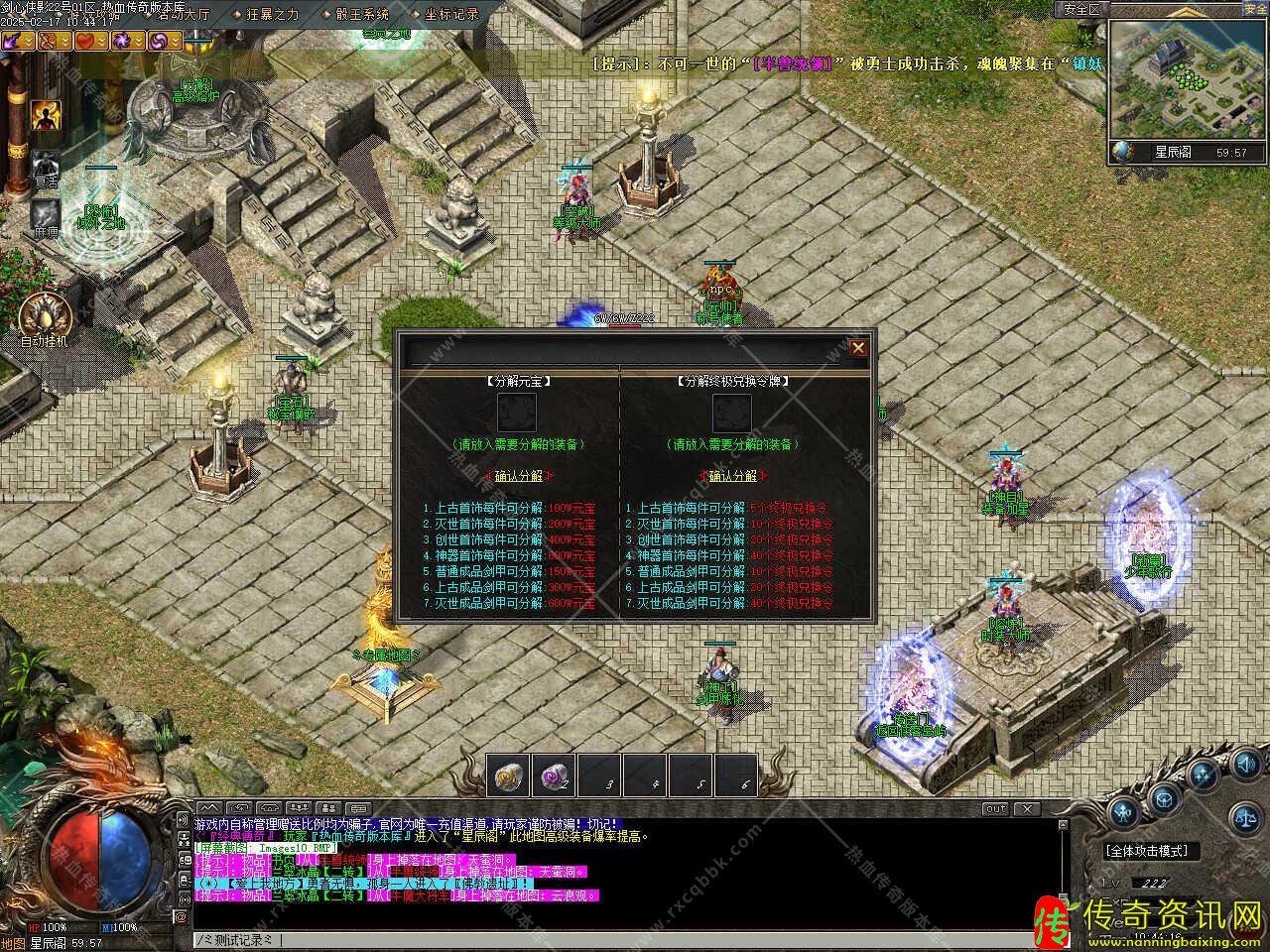The width and height of the screenshot is (1270, 952).
Task: Open the 狂暴之力 menu
Action: [x=273, y=14]
